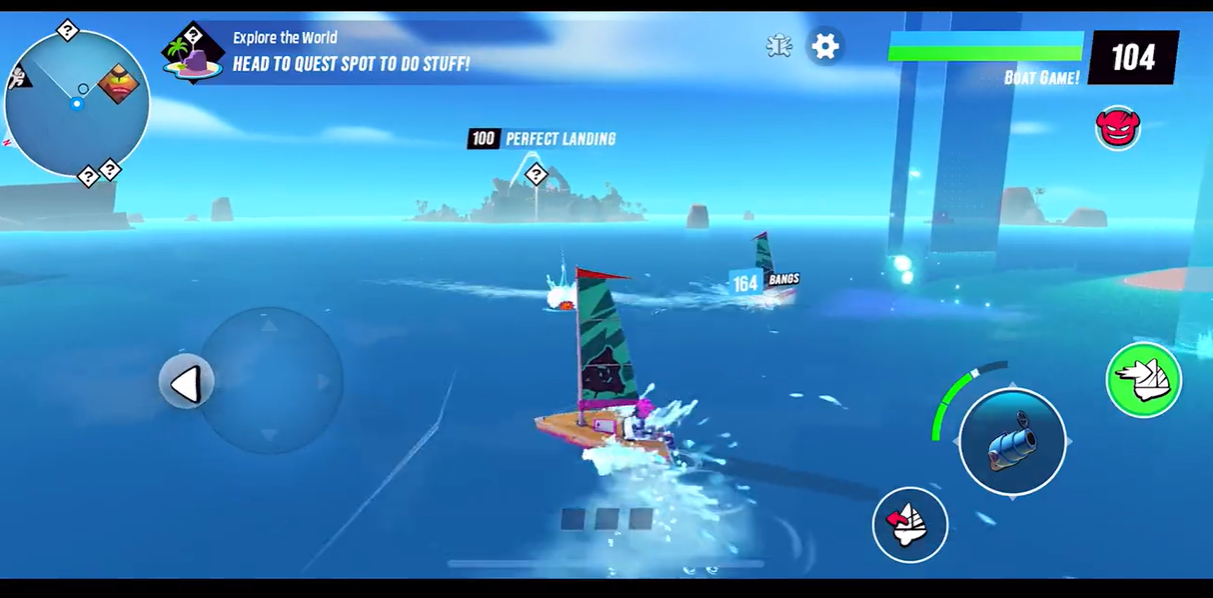The width and height of the screenshot is (1213, 598).
Task: Tap the sailboat jump button
Action: tap(909, 524)
